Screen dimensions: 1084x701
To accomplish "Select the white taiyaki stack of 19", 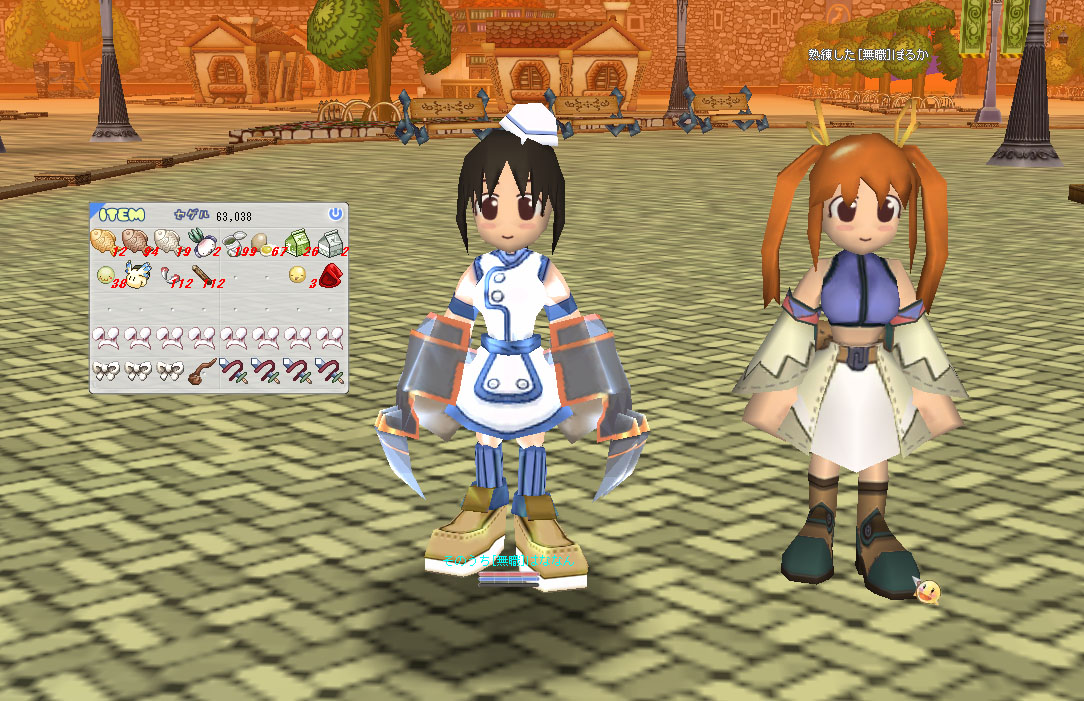I will [167, 241].
